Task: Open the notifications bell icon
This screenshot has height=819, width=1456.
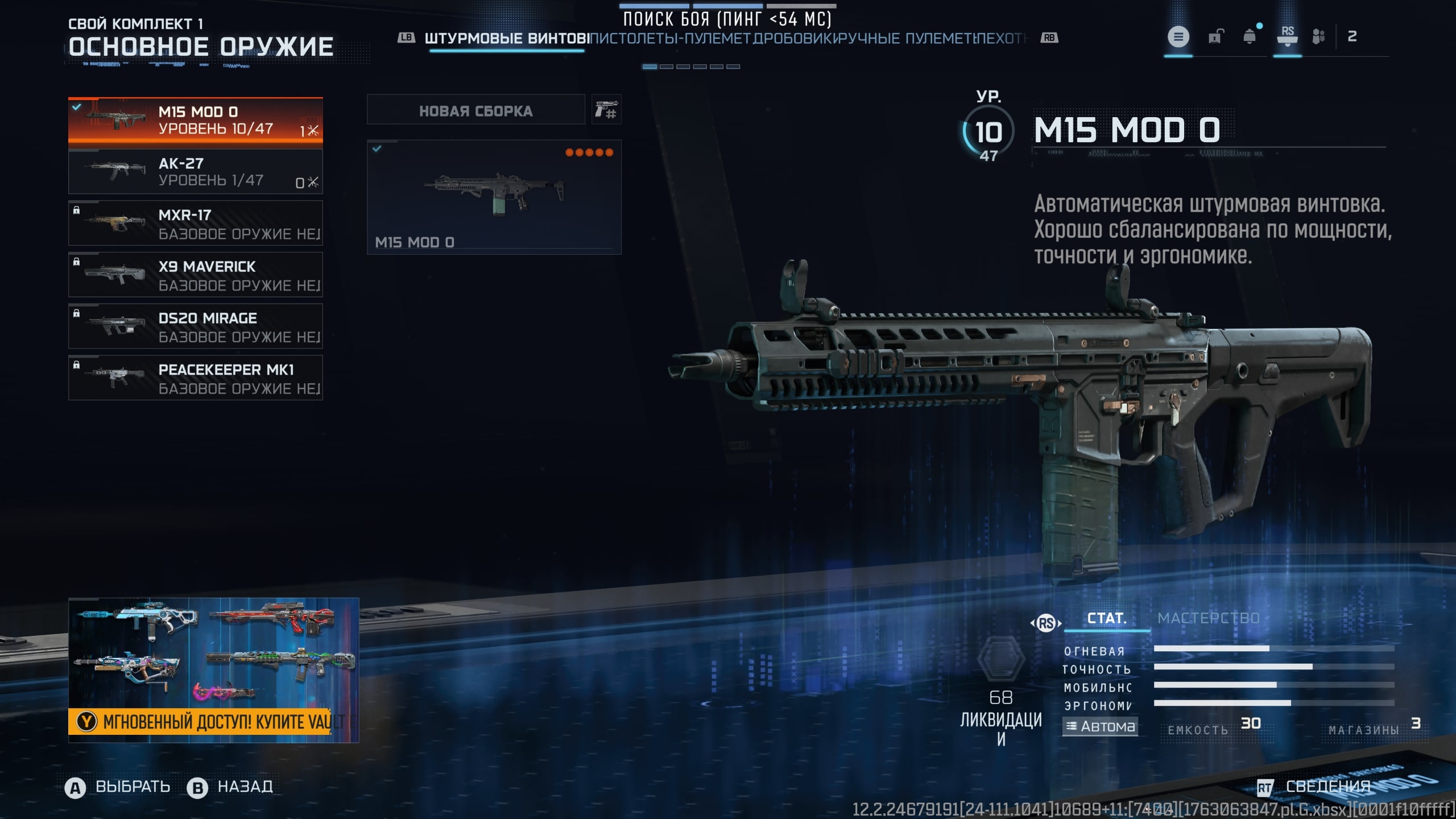Action: click(x=1250, y=37)
